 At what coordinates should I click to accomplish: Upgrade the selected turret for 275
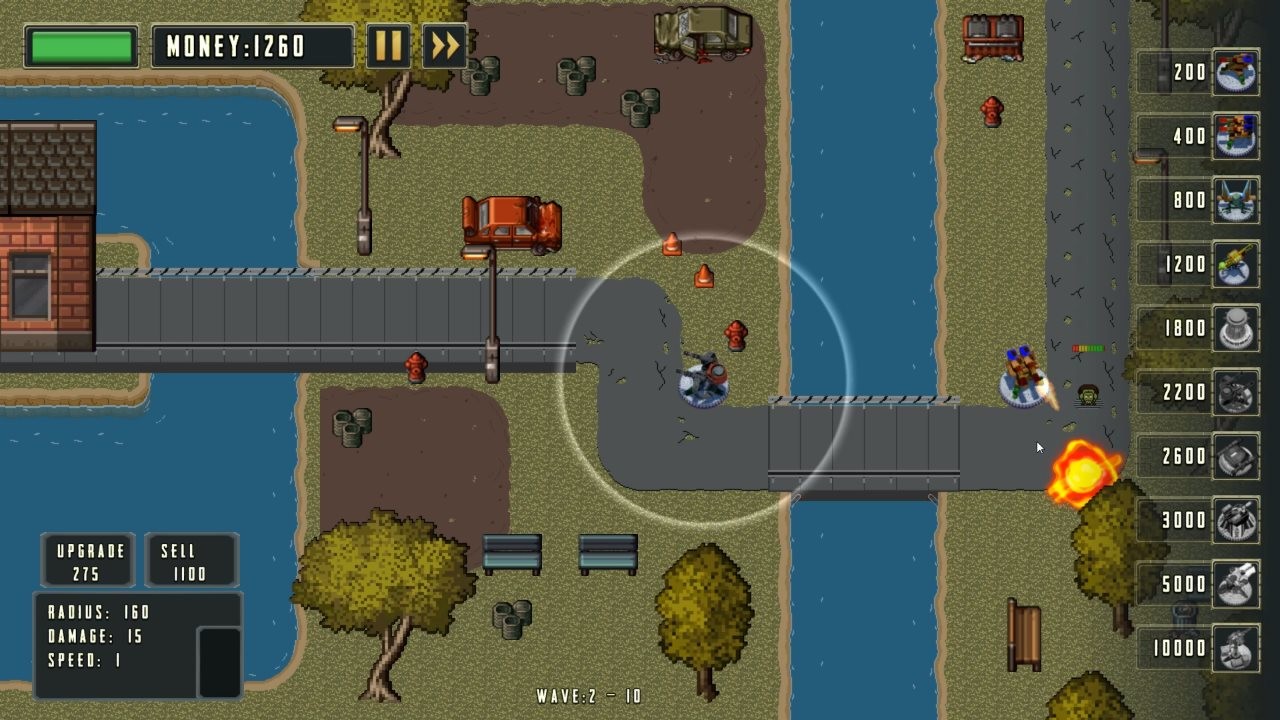(86, 559)
